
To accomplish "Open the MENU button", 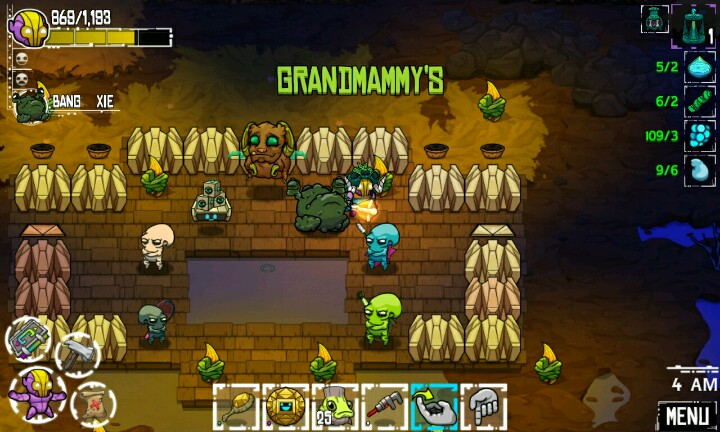I will (687, 413).
